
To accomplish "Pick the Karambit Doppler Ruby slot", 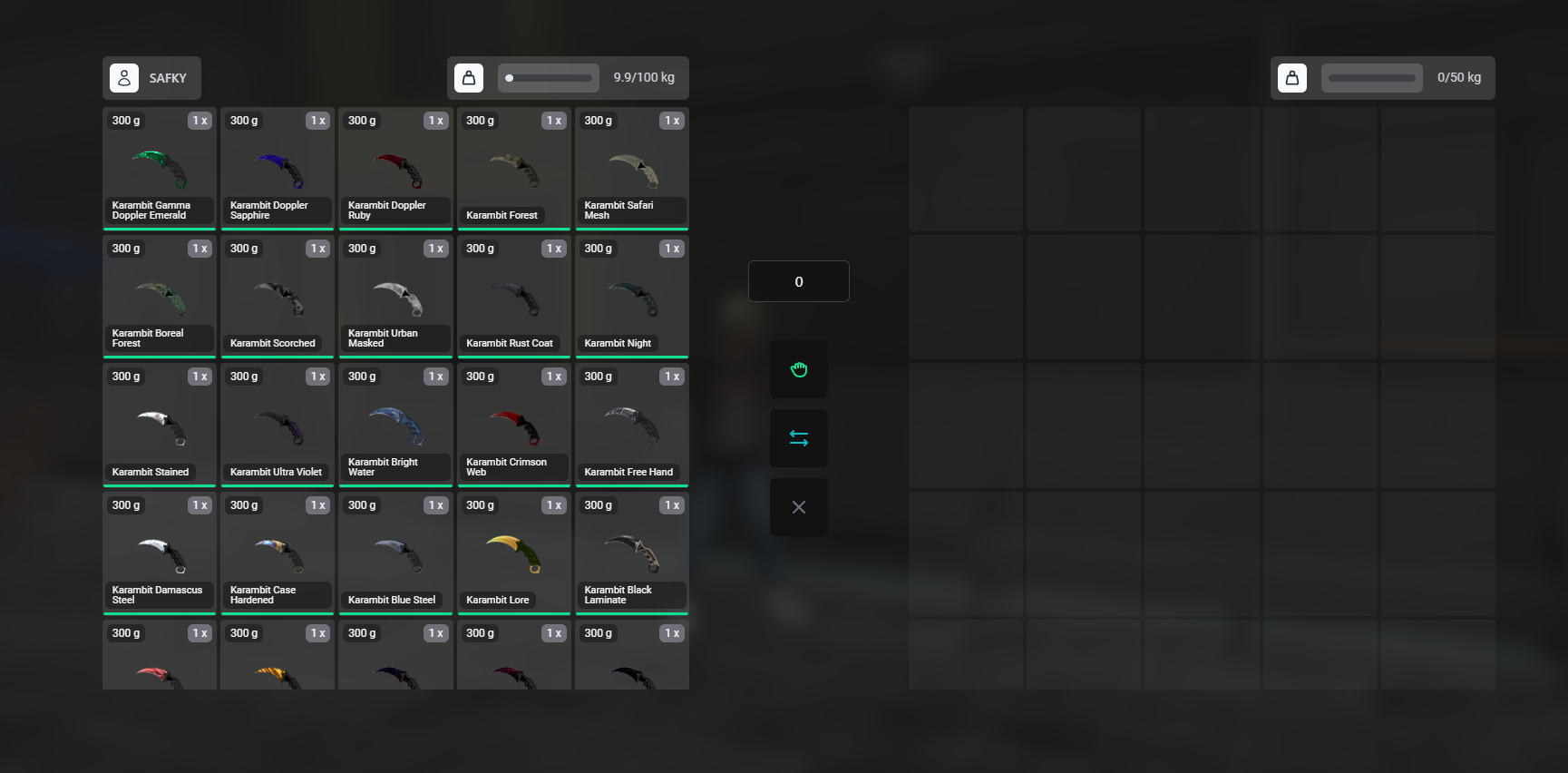I will [395, 168].
